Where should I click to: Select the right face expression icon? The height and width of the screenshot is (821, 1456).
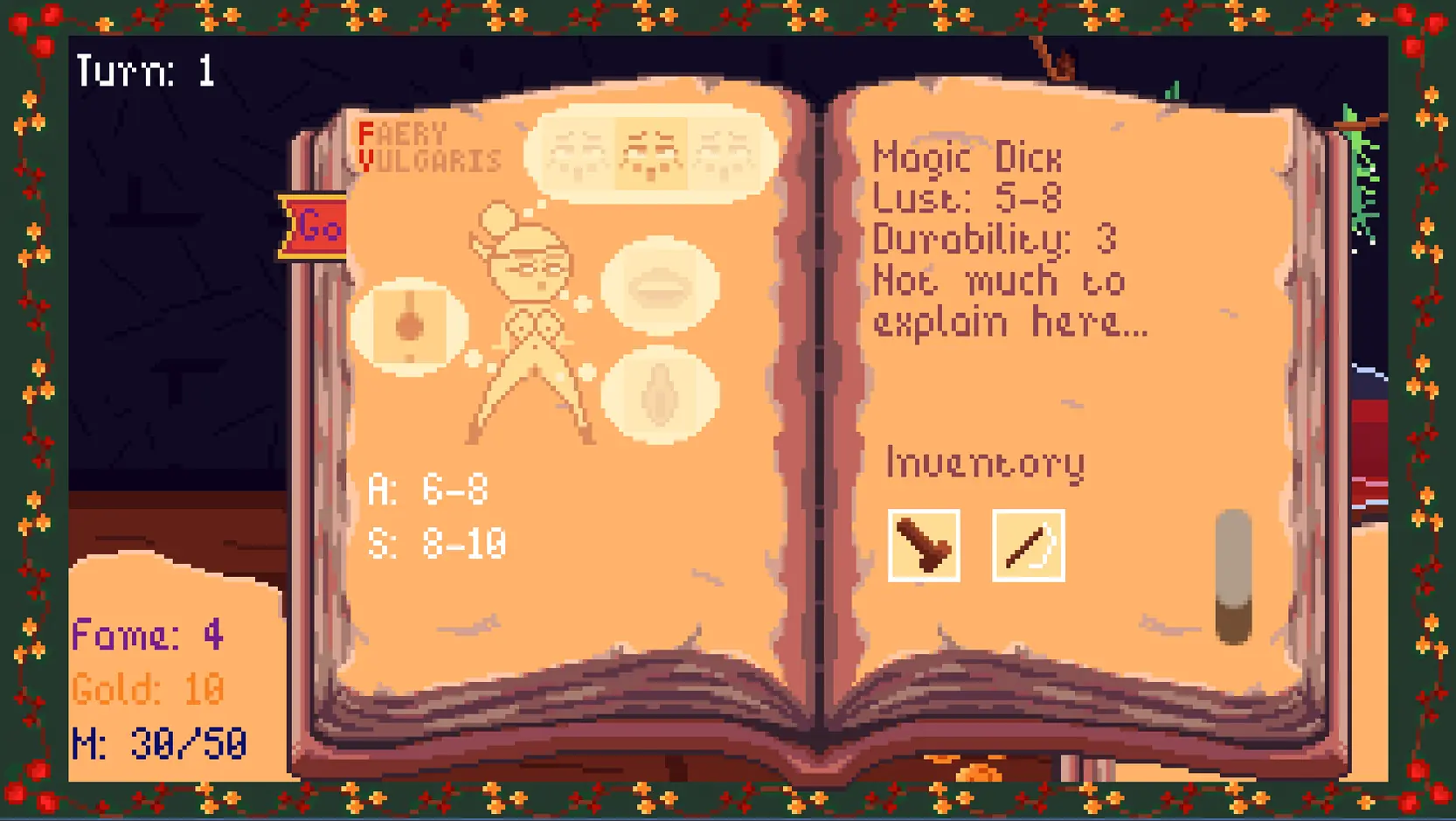pyautogui.click(x=724, y=154)
